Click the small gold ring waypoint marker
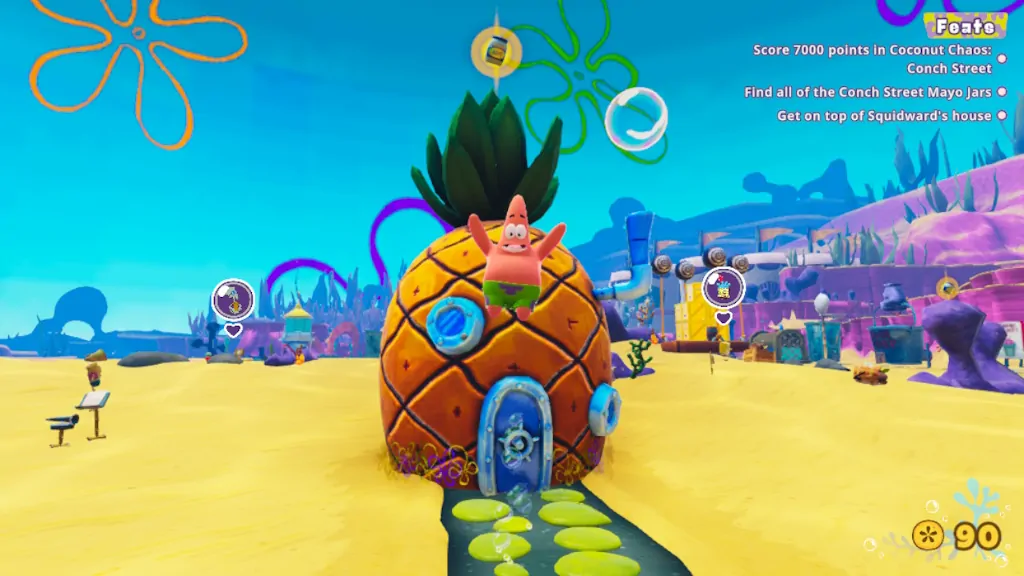 (x=946, y=288)
